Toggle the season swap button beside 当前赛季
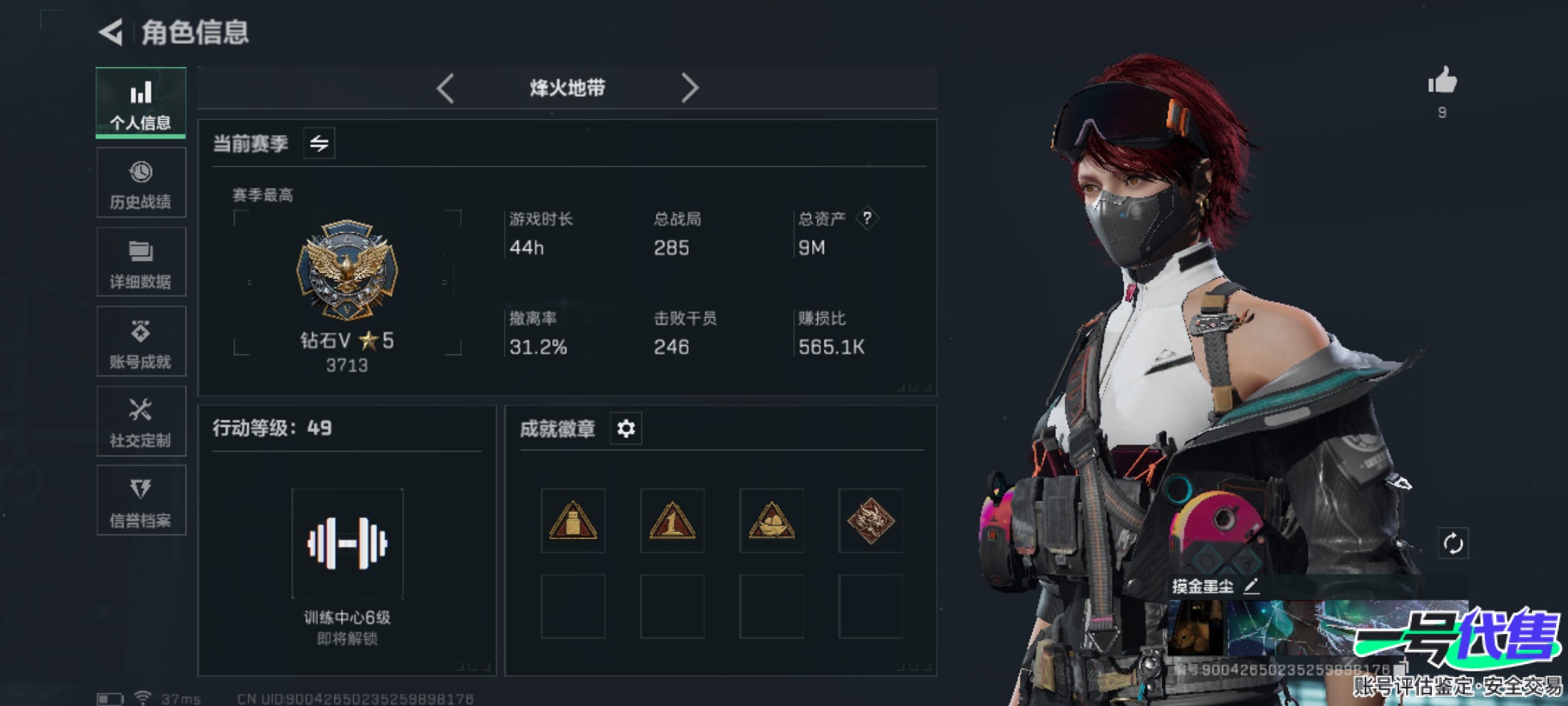The width and height of the screenshot is (1568, 706). click(x=319, y=143)
